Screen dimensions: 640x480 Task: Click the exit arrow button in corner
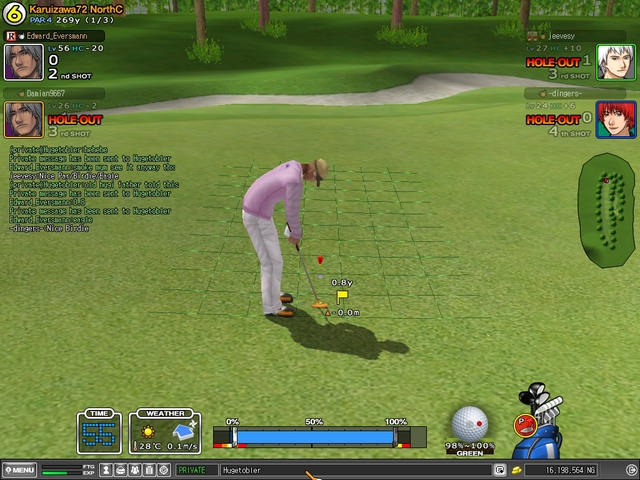tap(630, 469)
